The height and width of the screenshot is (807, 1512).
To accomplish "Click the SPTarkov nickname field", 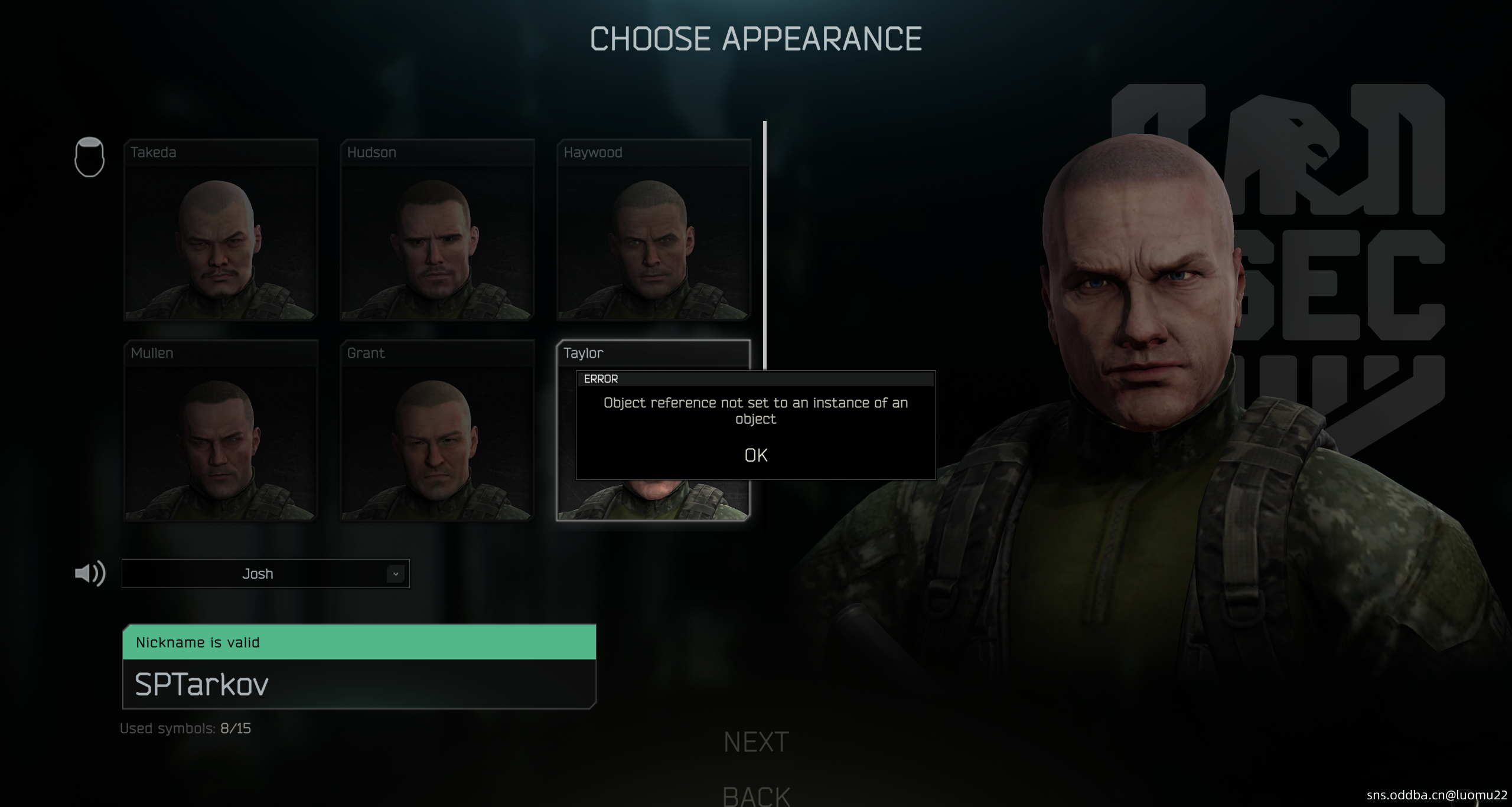I will click(x=359, y=684).
